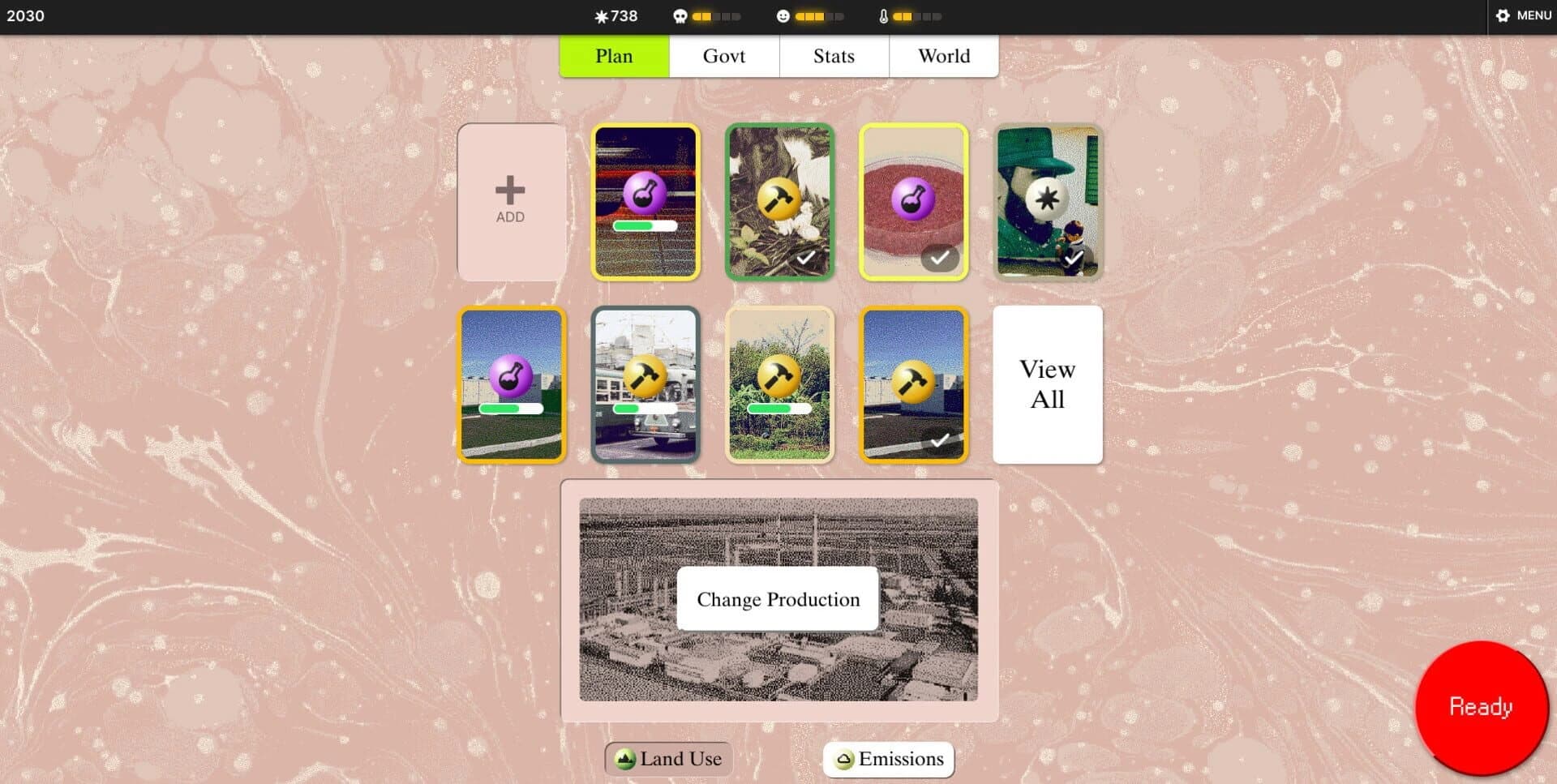Image resolution: width=1557 pixels, height=784 pixels.
Task: Expand the Emissions panel
Action: point(887,759)
